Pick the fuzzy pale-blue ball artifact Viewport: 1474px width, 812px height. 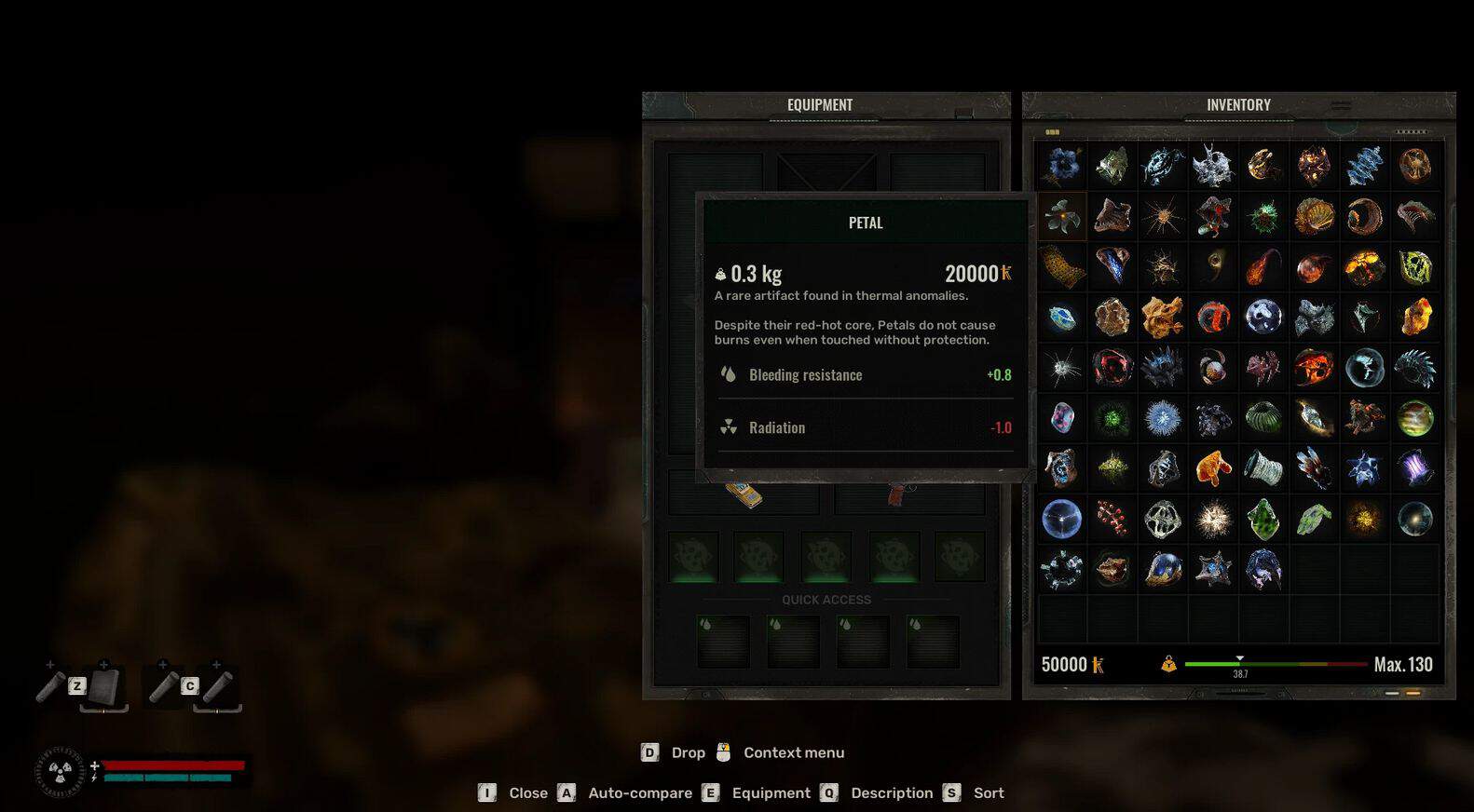pyautogui.click(x=1163, y=417)
